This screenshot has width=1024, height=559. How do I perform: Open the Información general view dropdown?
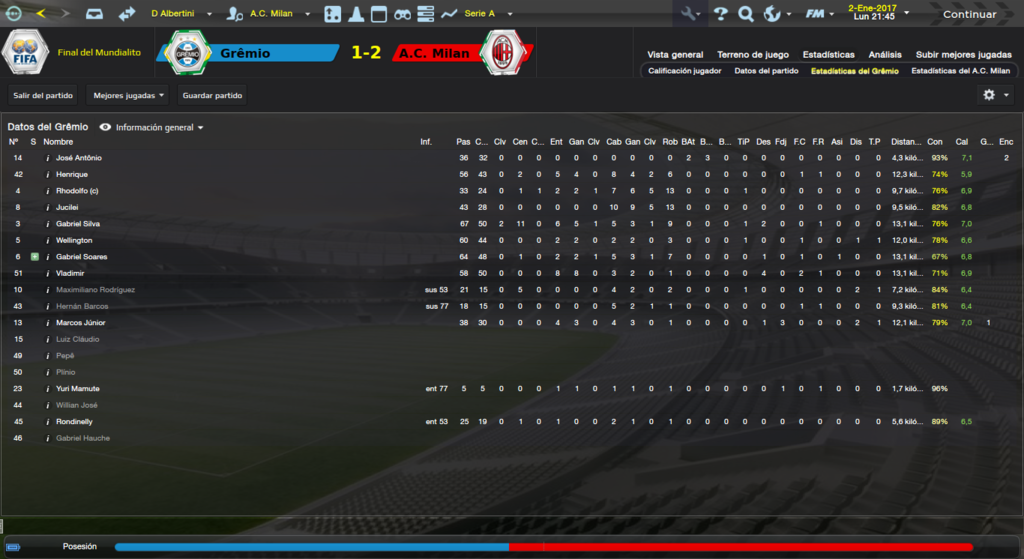[x=159, y=128]
